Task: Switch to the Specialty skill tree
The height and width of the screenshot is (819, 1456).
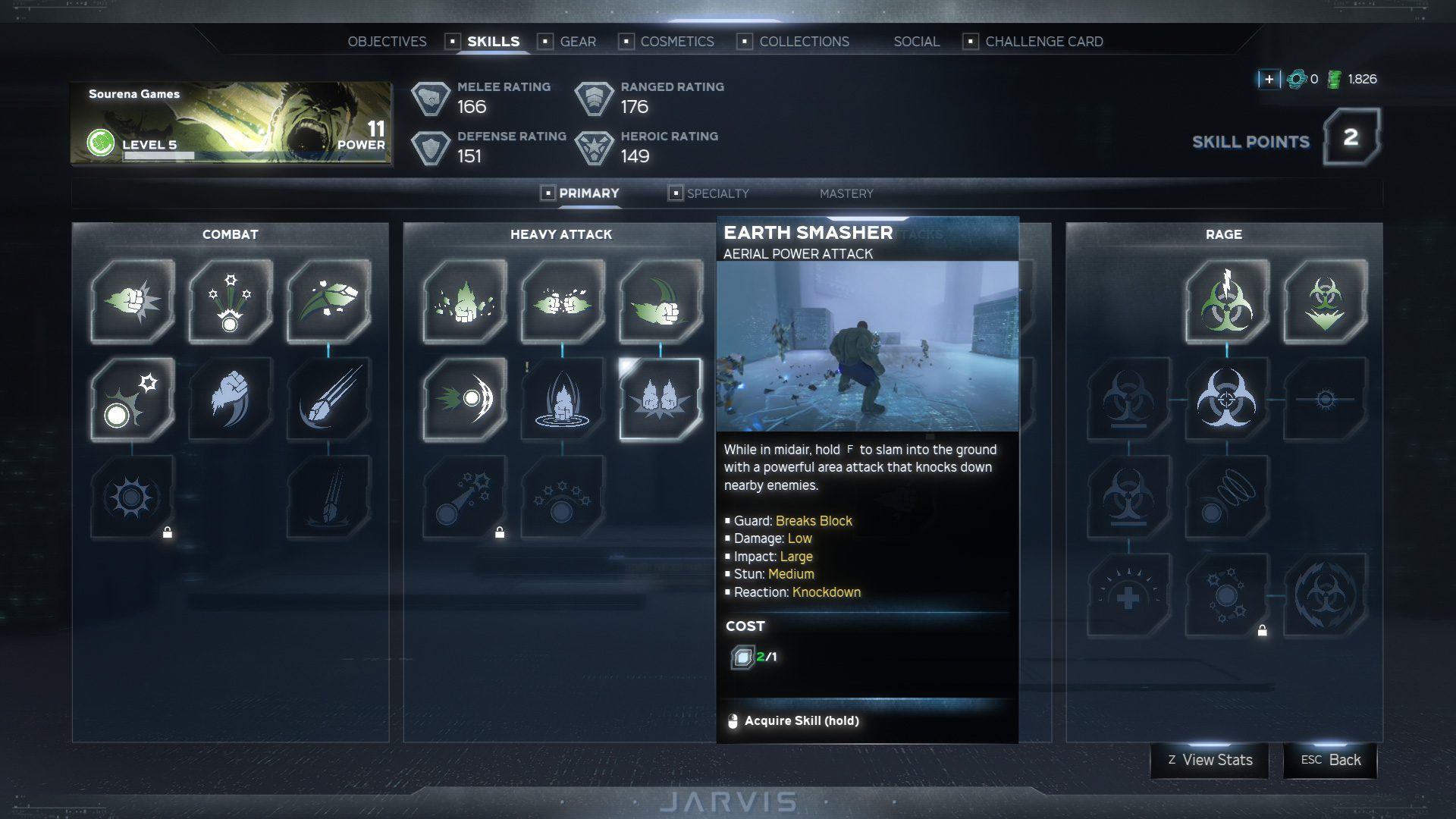Action: click(717, 193)
